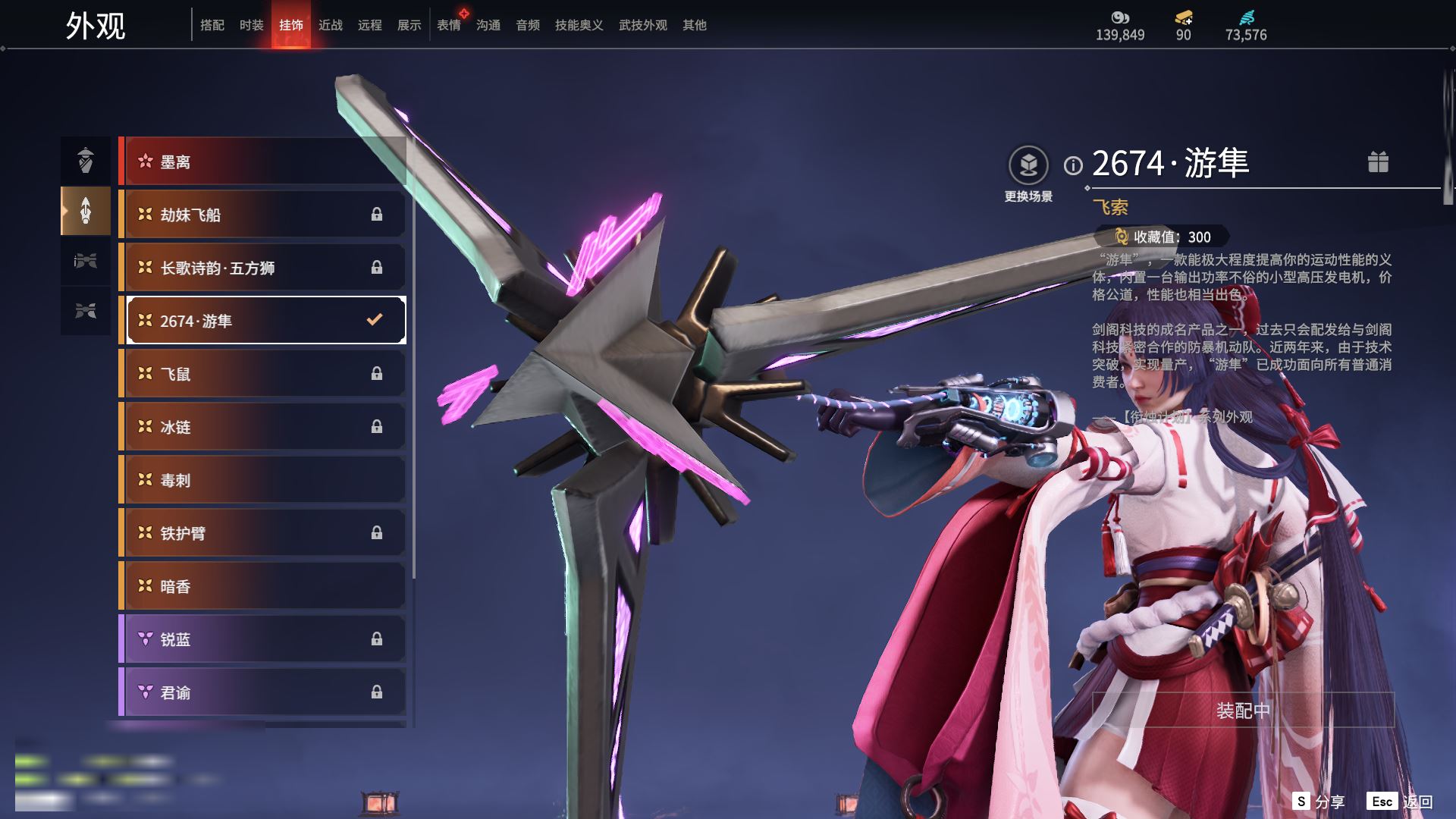Select the 远程 tab
This screenshot has height=819, width=1456.
369,25
